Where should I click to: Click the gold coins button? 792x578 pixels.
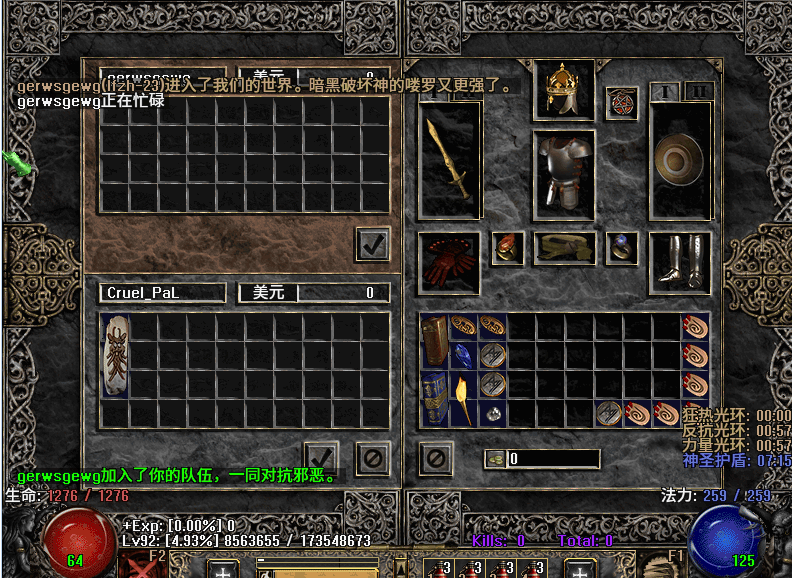(496, 459)
